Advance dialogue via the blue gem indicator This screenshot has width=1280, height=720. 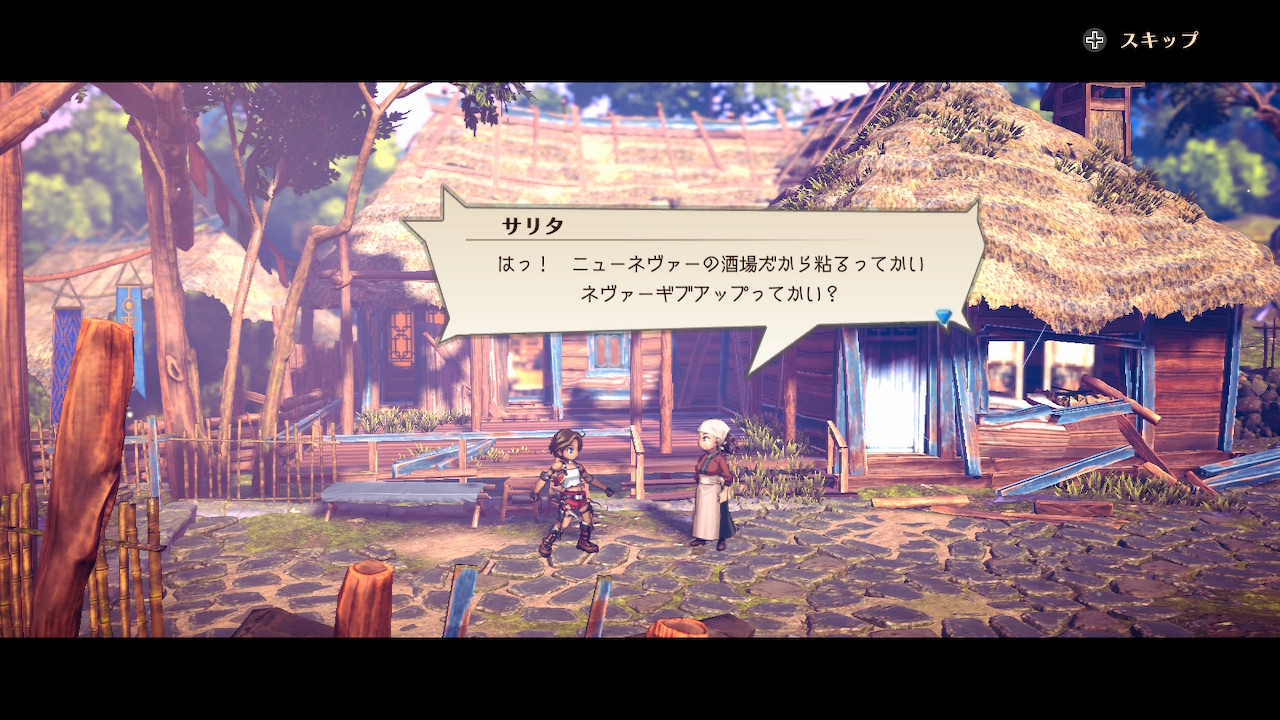[x=943, y=317]
